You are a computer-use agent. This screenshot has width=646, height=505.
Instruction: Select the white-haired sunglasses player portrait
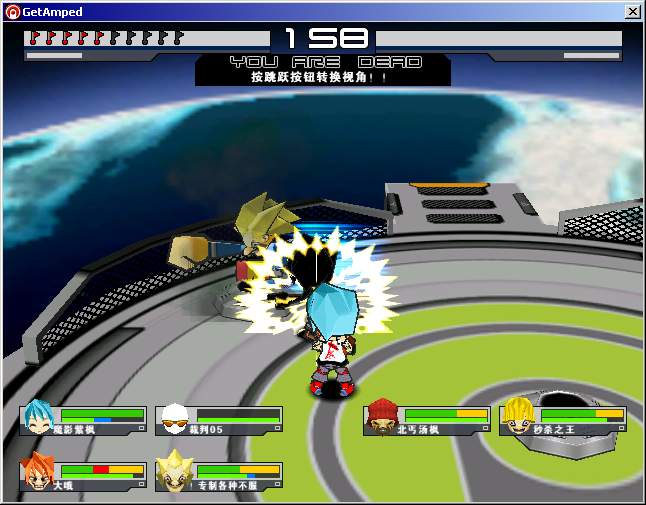click(x=175, y=418)
